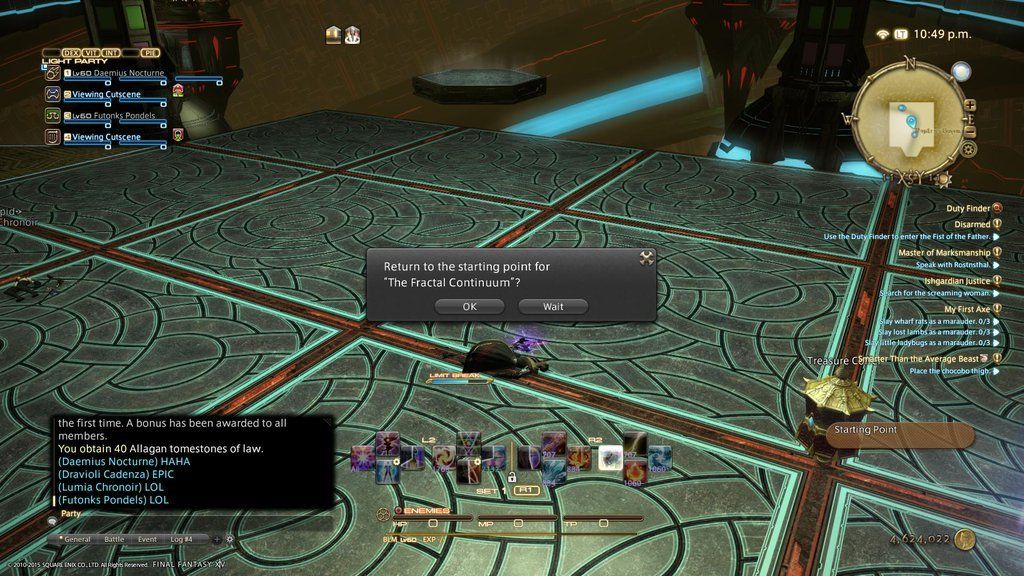Viewport: 1024px width, 576px height.
Task: Choose Wait in the return prompt
Action: 553,307
